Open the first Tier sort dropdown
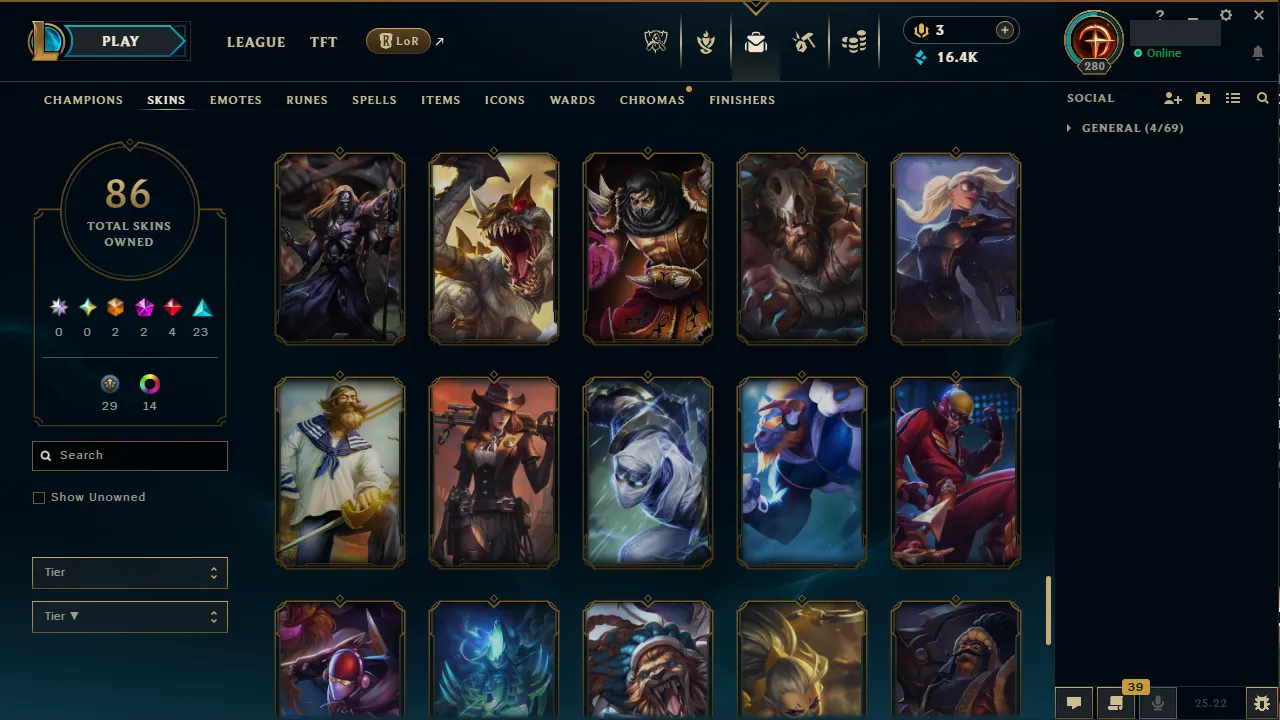1280x720 pixels. click(129, 572)
